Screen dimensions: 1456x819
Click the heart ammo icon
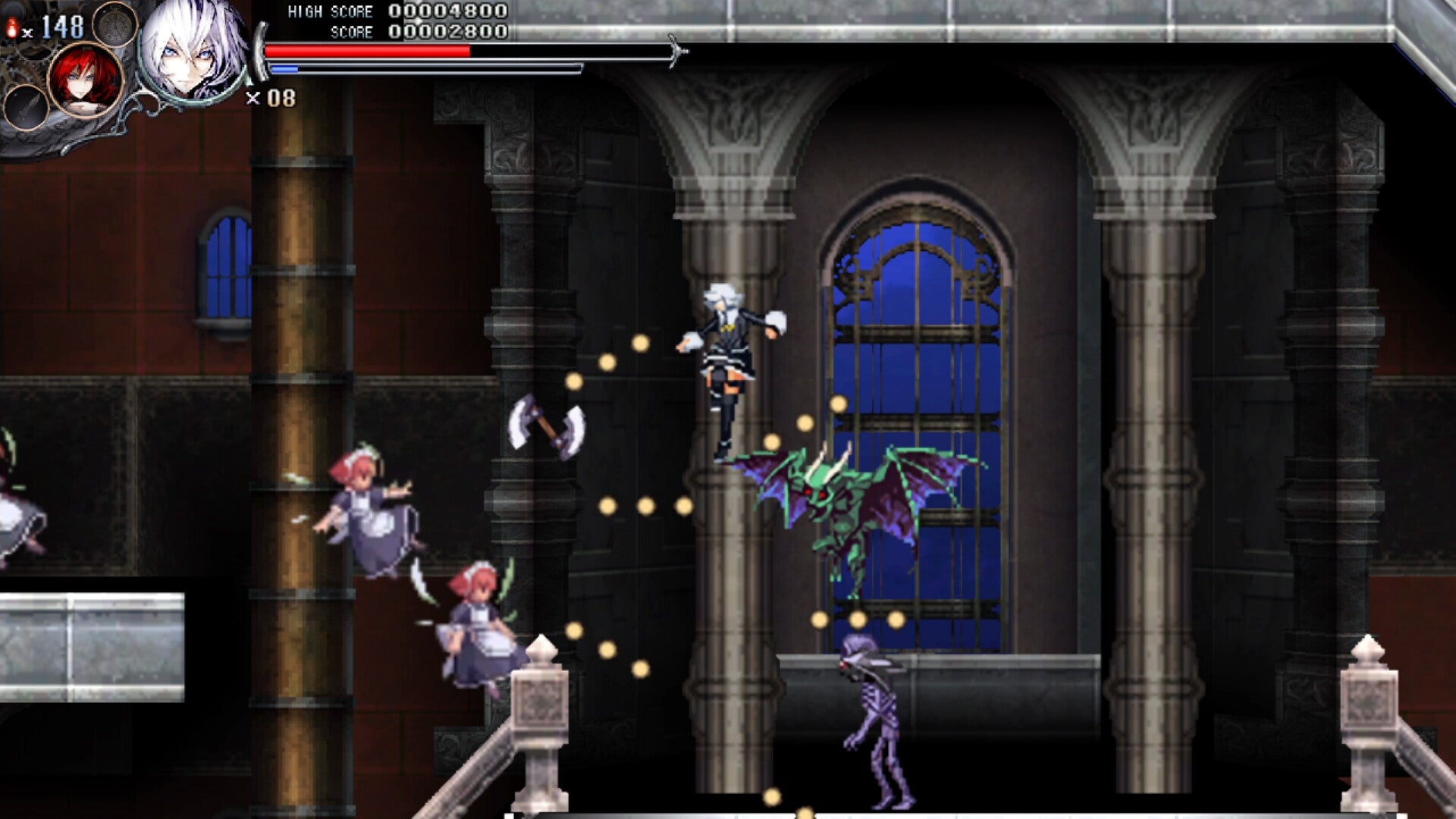12,27
